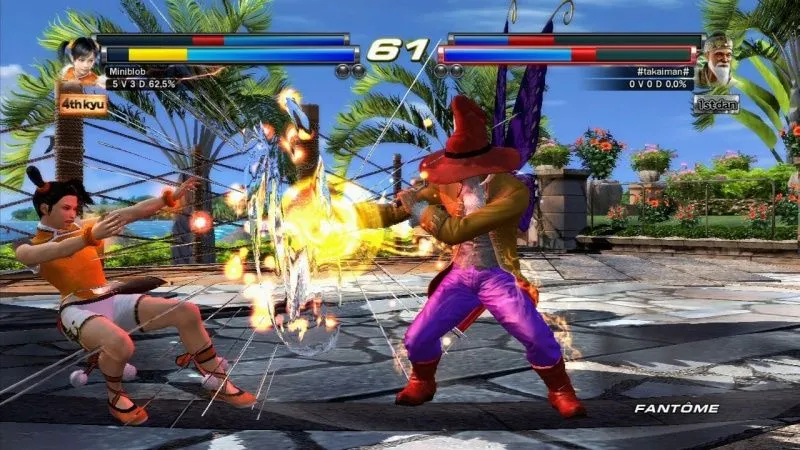Click Miniblob's character portrait
The image size is (800, 450).
pyautogui.click(x=80, y=56)
